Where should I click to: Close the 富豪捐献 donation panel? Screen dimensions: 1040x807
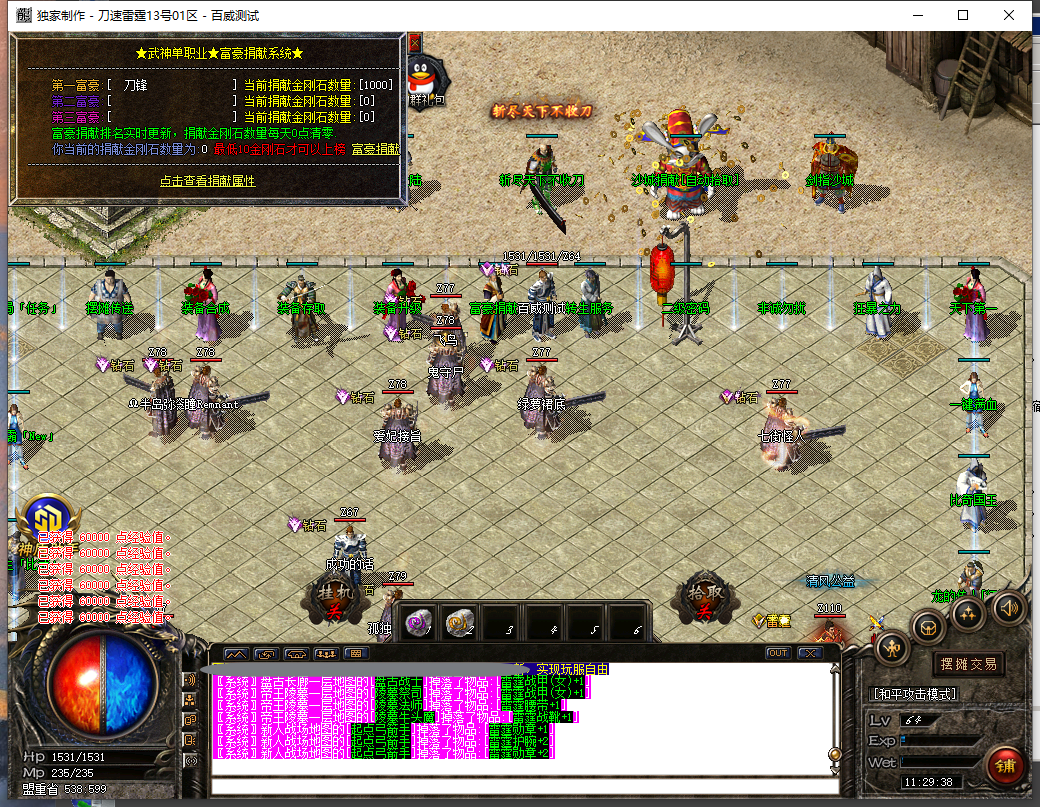pyautogui.click(x=414, y=42)
